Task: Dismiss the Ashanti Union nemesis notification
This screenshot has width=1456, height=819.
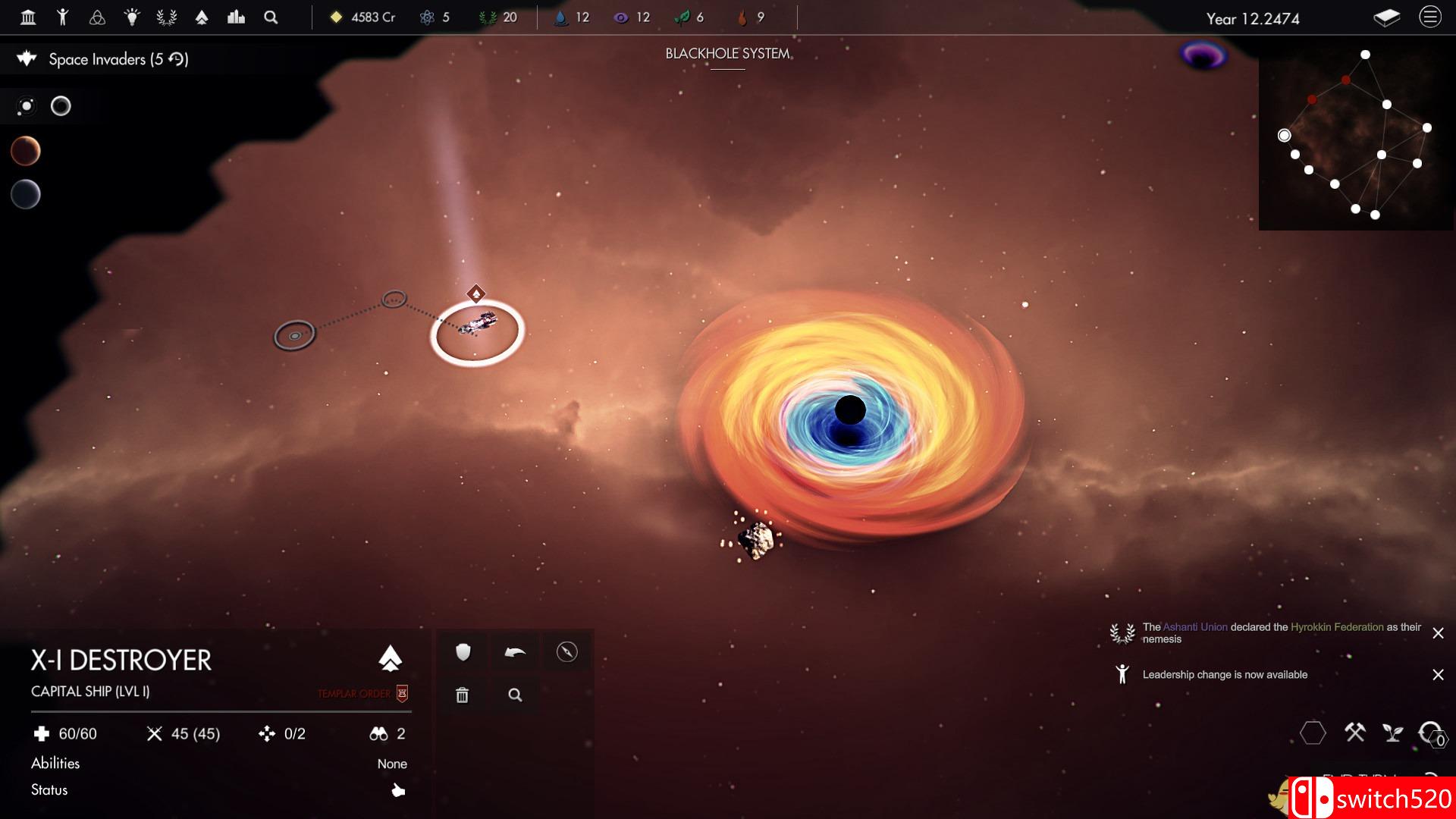Action: 1438,633
